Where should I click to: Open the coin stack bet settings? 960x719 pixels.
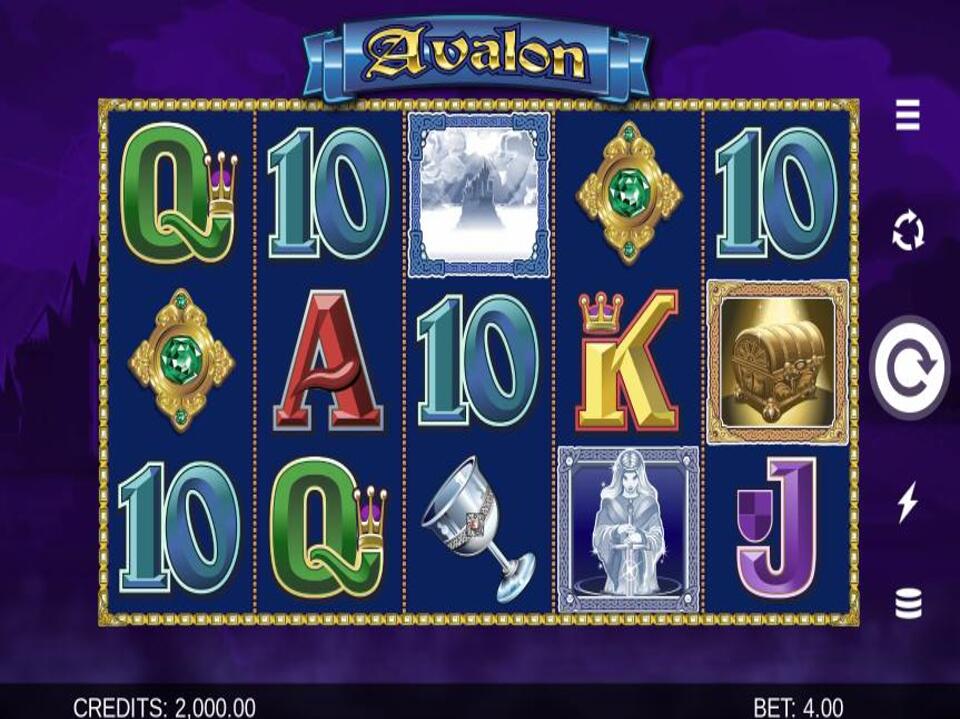tap(907, 604)
